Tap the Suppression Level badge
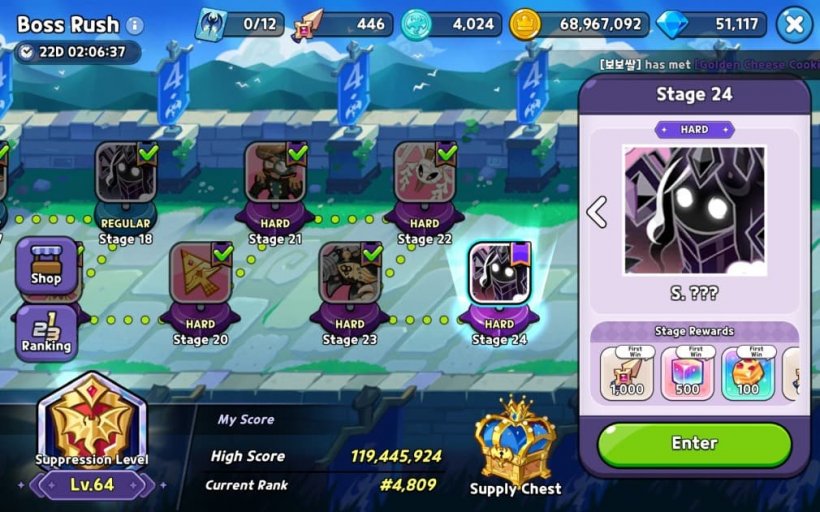 tap(92, 425)
